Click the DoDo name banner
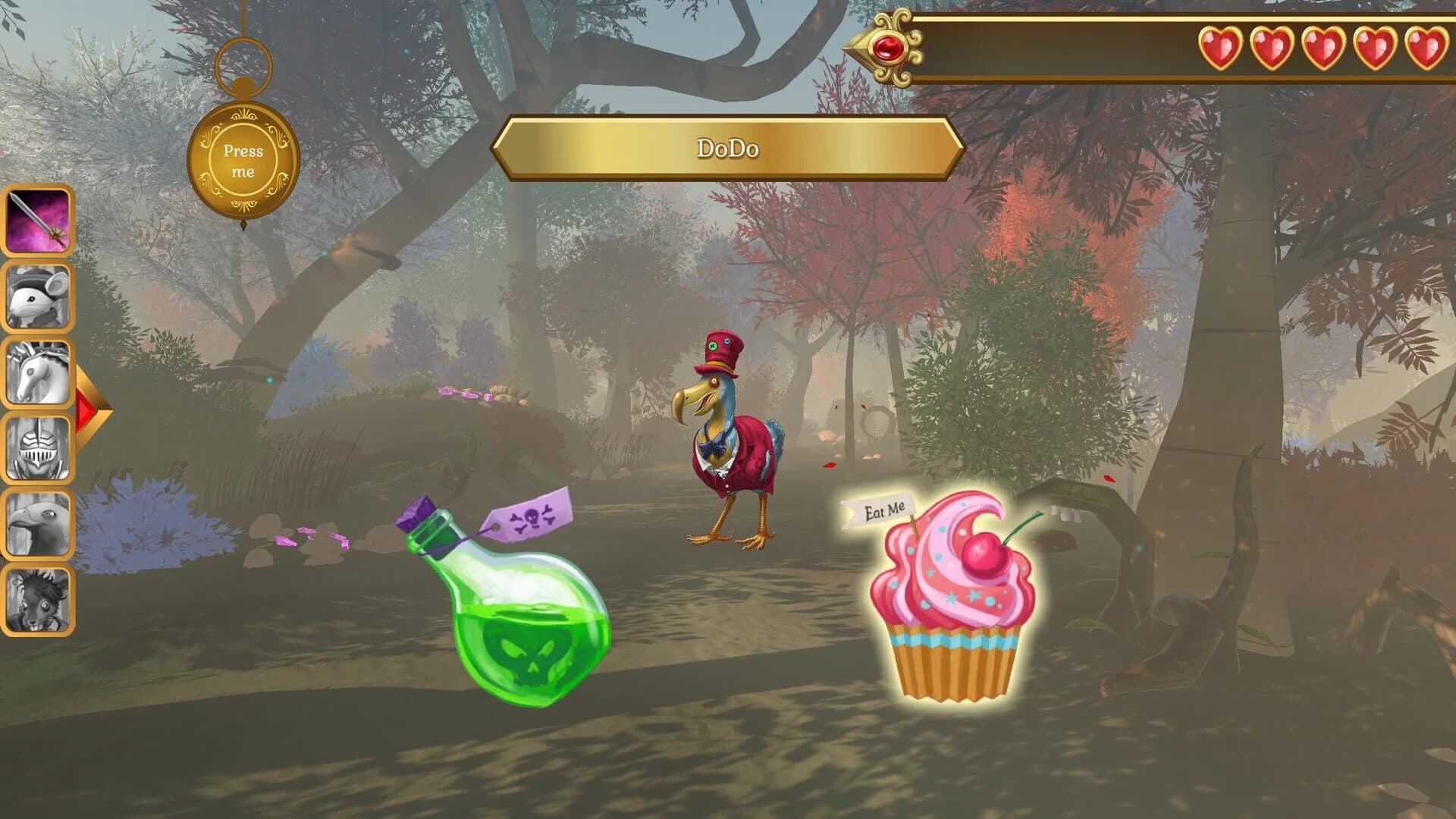 click(x=728, y=149)
